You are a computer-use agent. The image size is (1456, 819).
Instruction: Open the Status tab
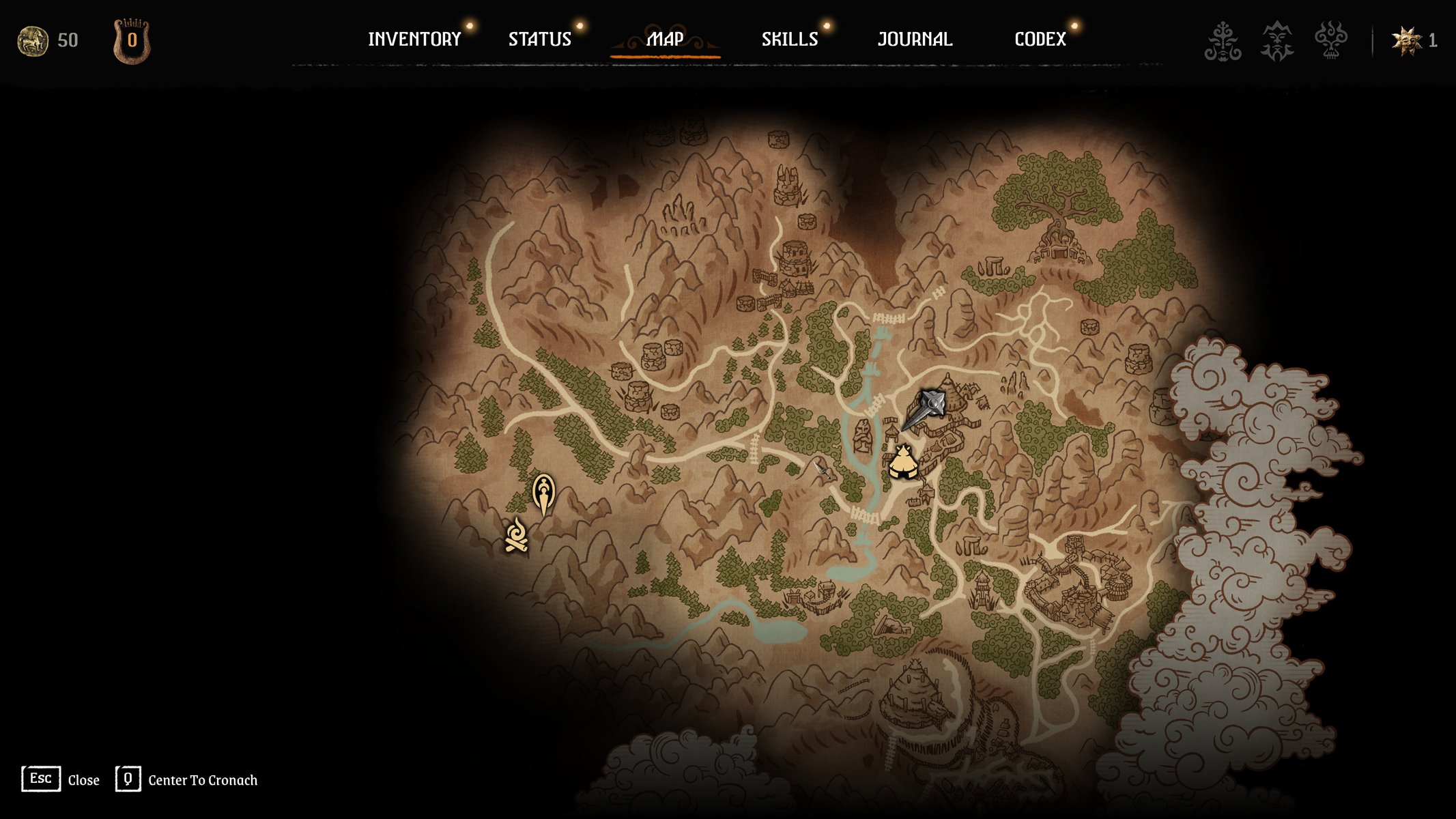pyautogui.click(x=539, y=40)
